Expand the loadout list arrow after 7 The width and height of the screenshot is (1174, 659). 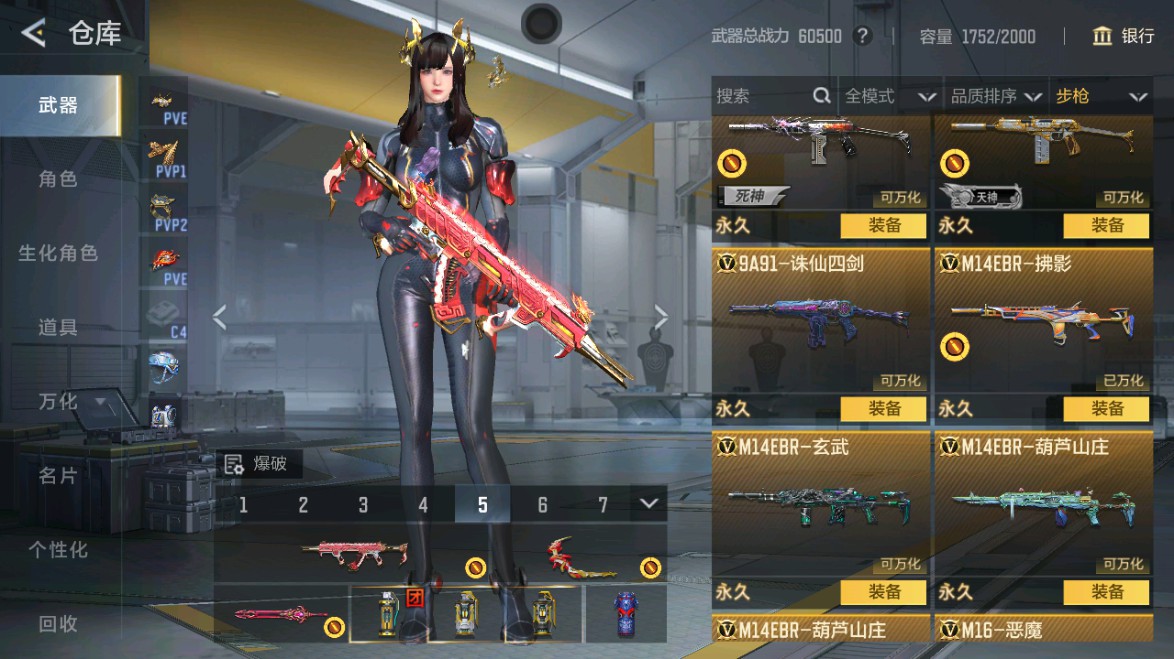(650, 503)
